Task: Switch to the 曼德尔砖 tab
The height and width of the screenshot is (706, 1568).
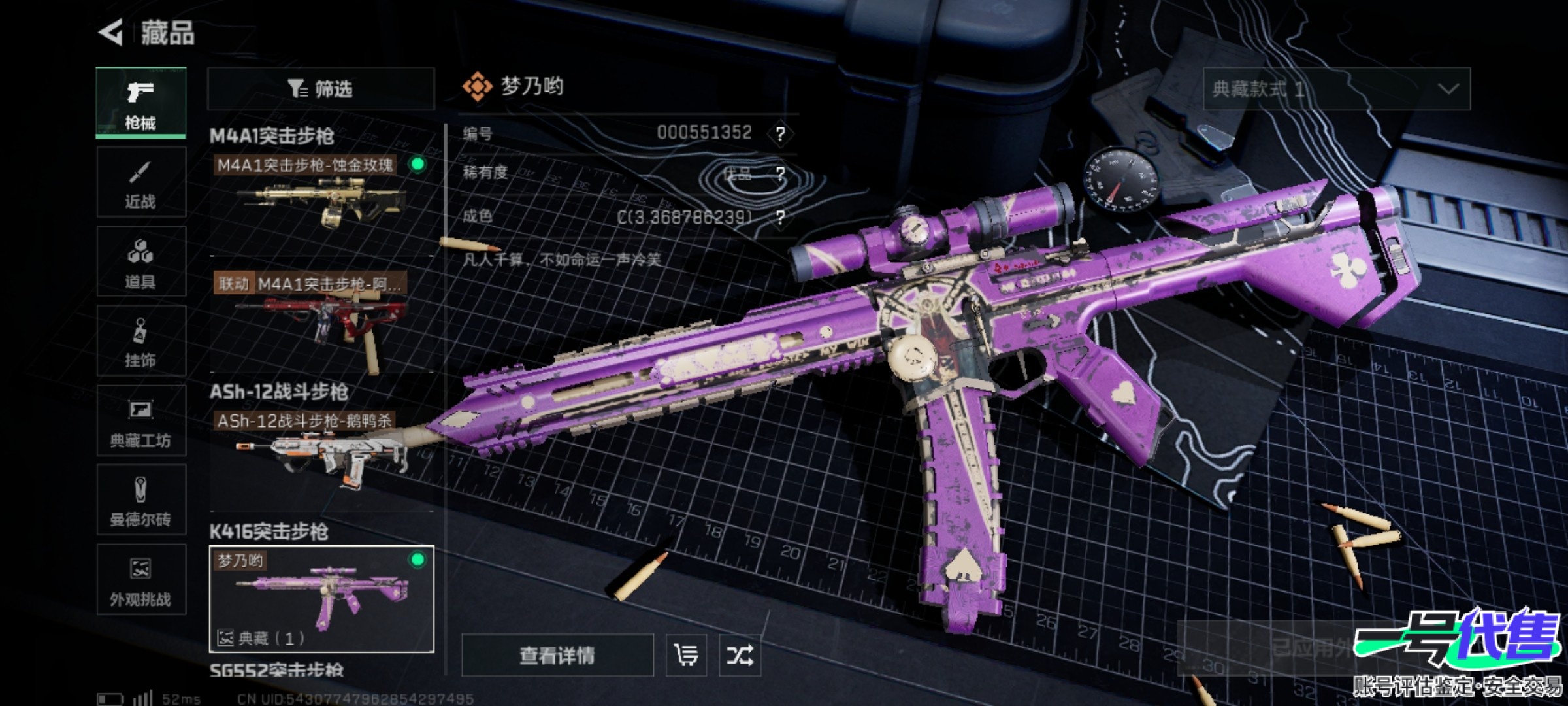Action: click(x=140, y=501)
